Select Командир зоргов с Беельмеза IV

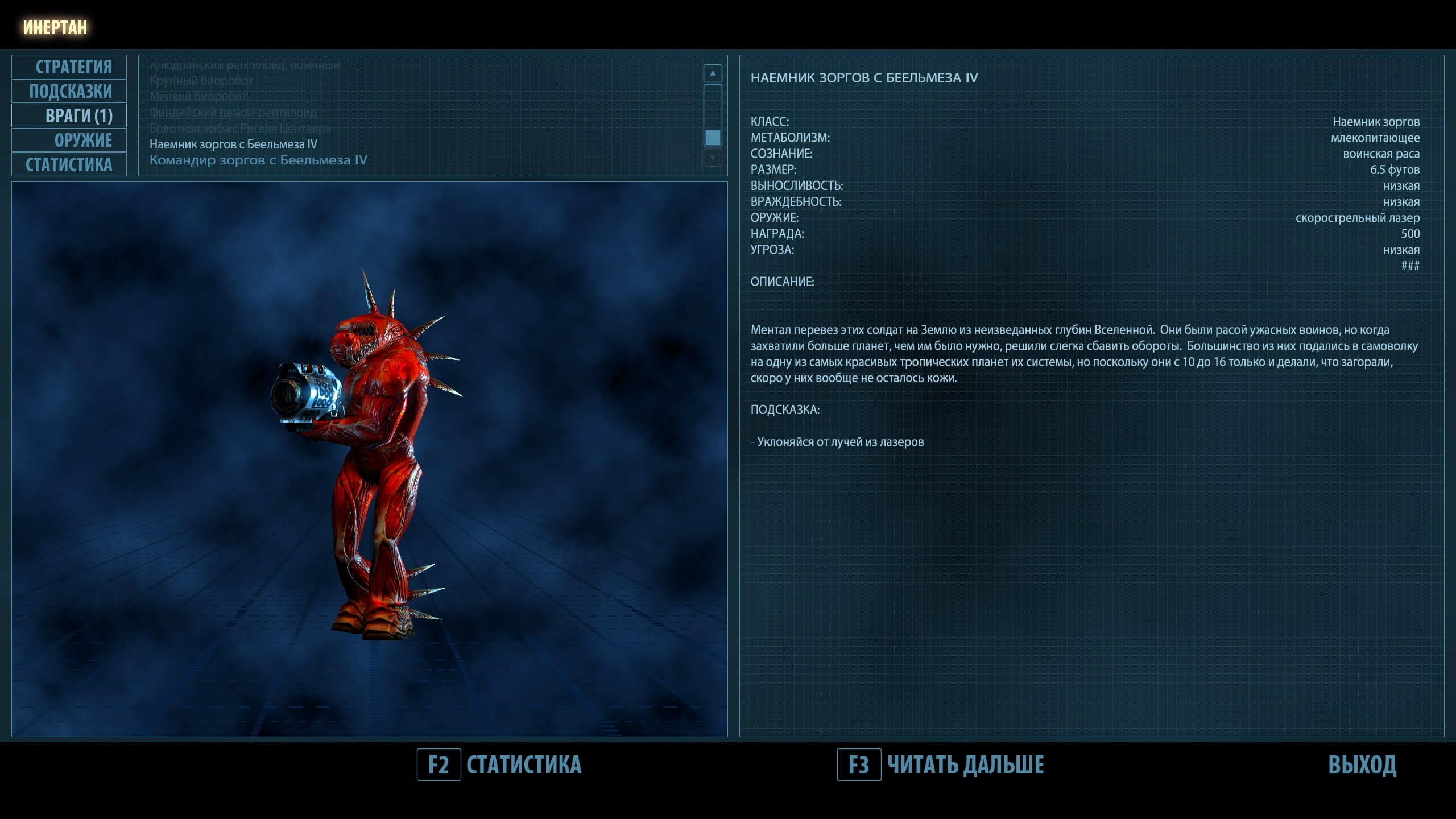click(x=258, y=160)
